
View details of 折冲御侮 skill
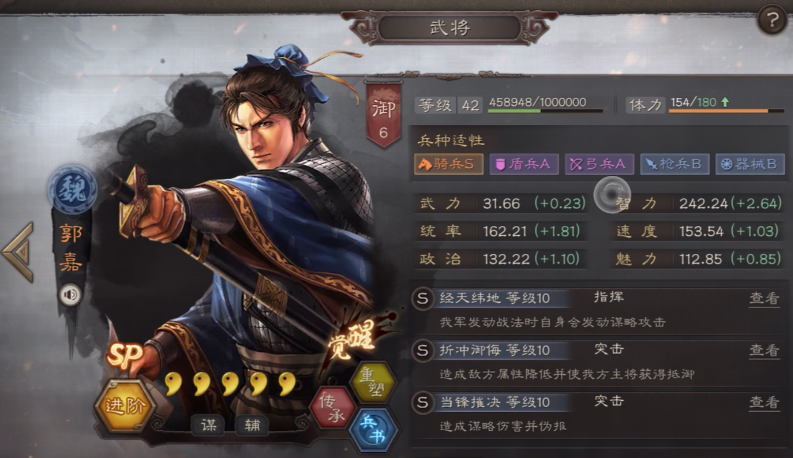pyautogui.click(x=764, y=351)
